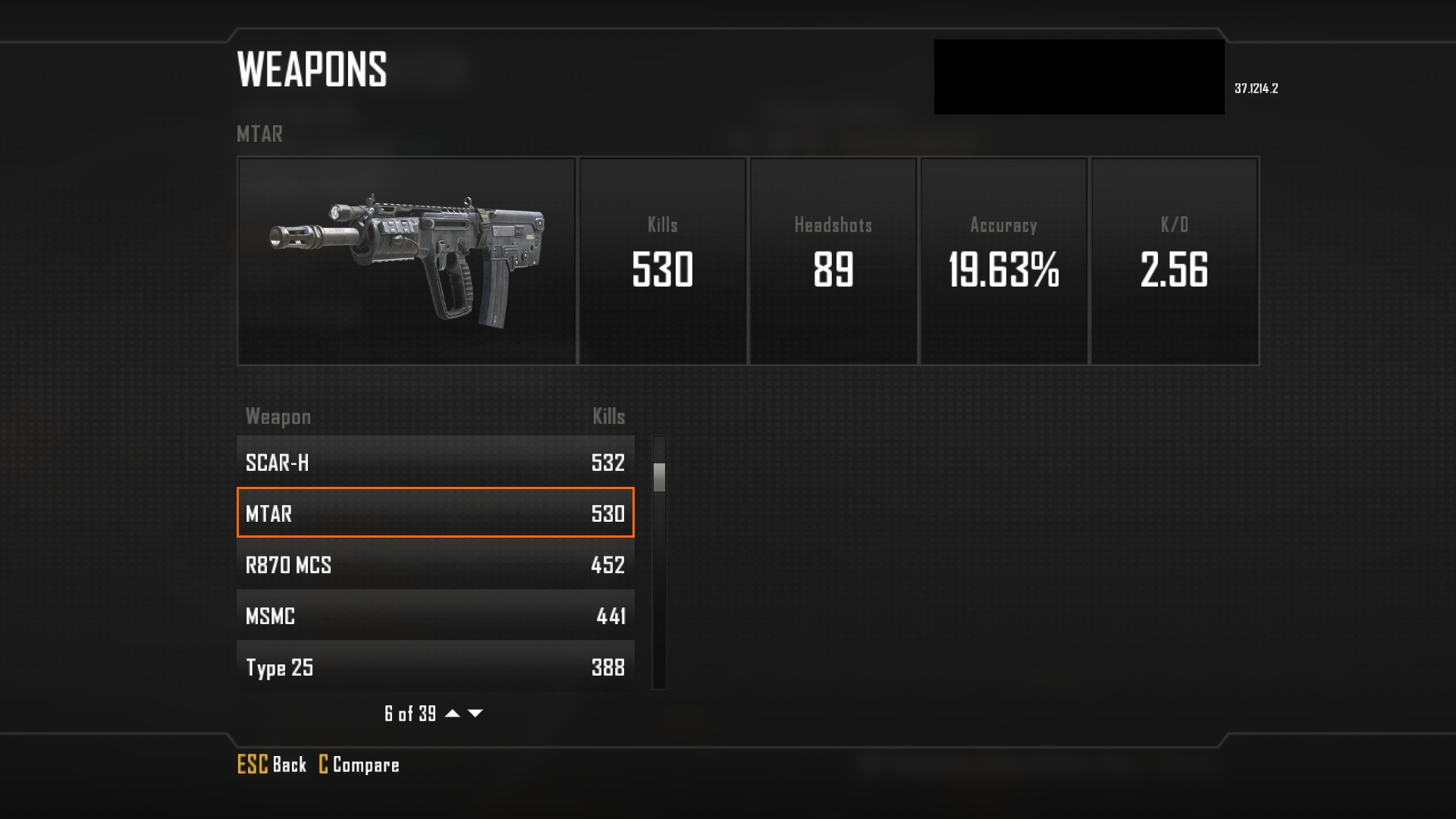Select the Type 25 weapon row
The image size is (1456, 819).
tap(435, 667)
